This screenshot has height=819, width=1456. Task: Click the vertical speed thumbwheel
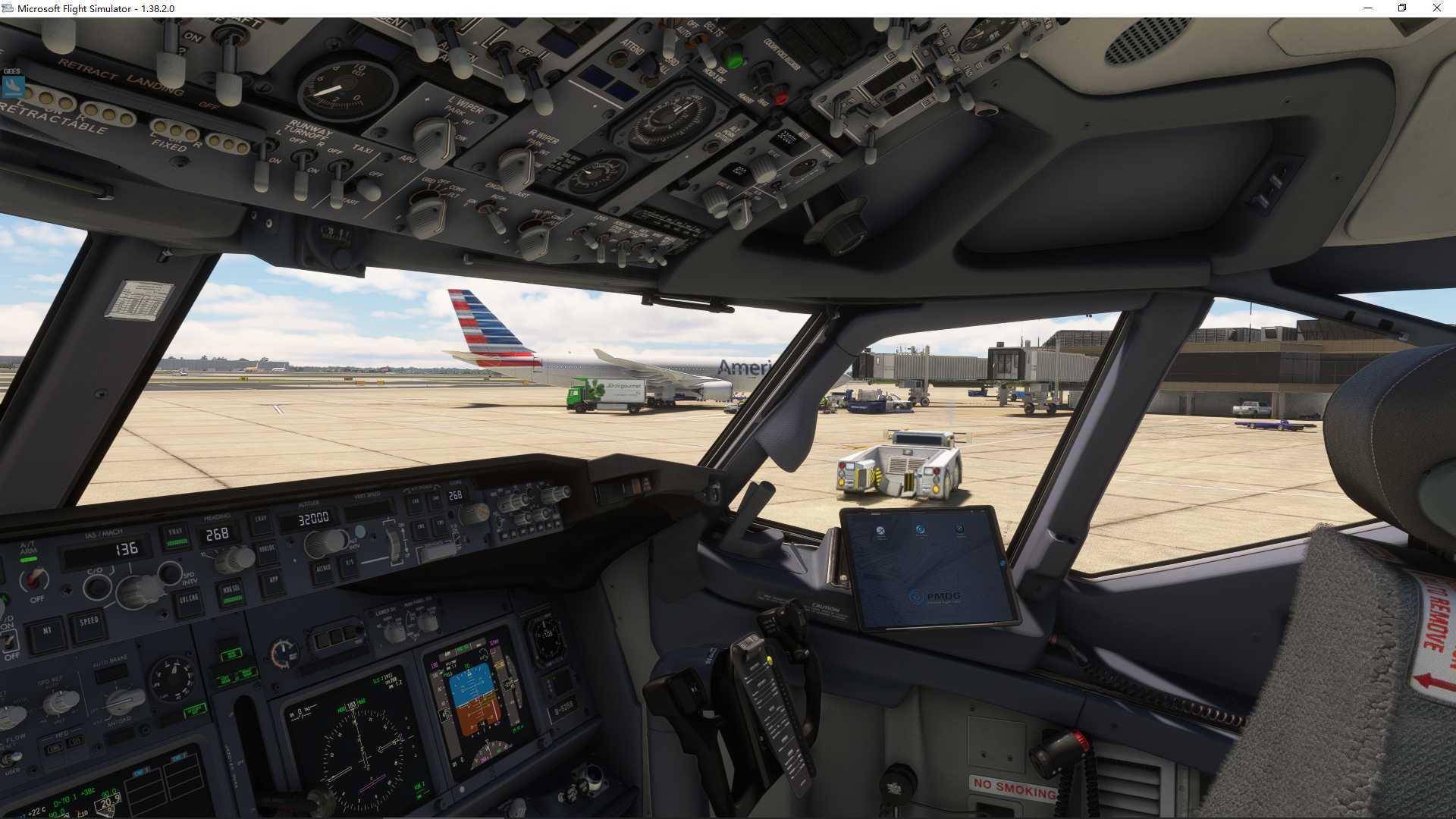(394, 542)
